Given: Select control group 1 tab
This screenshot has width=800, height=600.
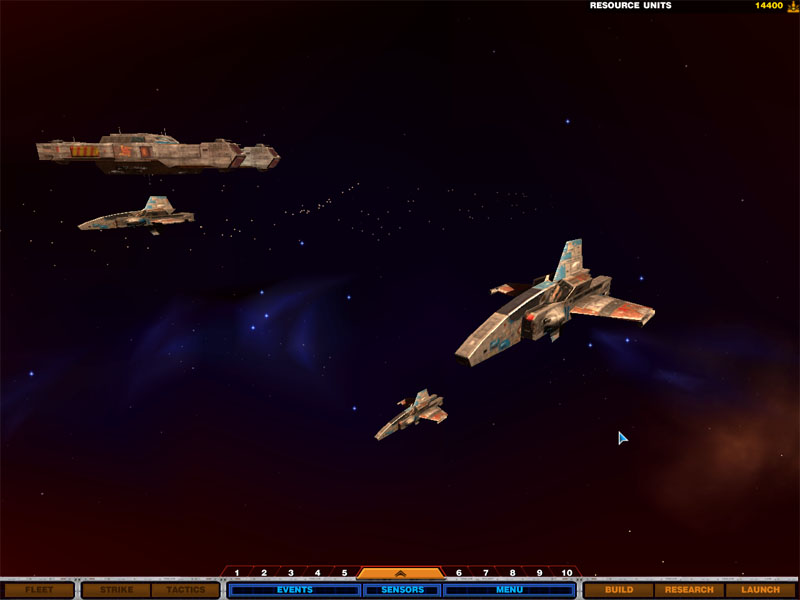Looking at the screenshot, I should 237,573.
